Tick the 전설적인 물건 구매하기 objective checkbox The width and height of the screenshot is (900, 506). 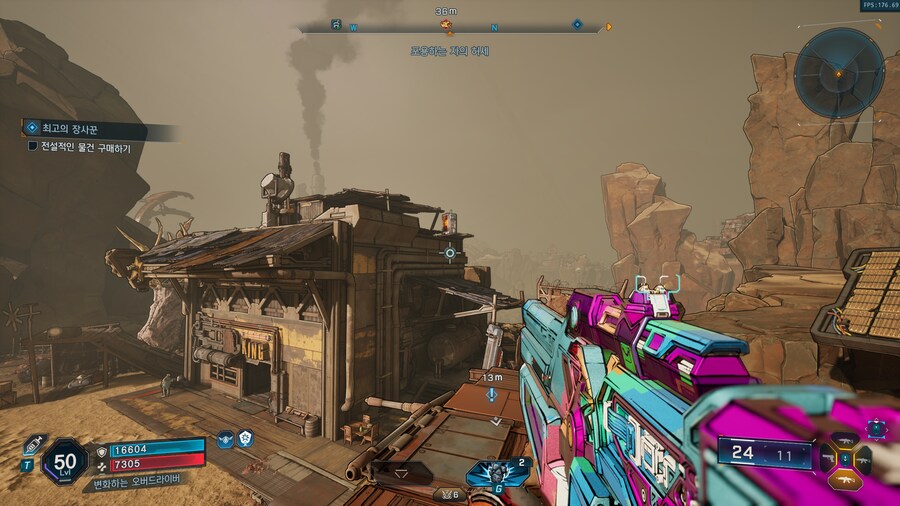(32, 147)
